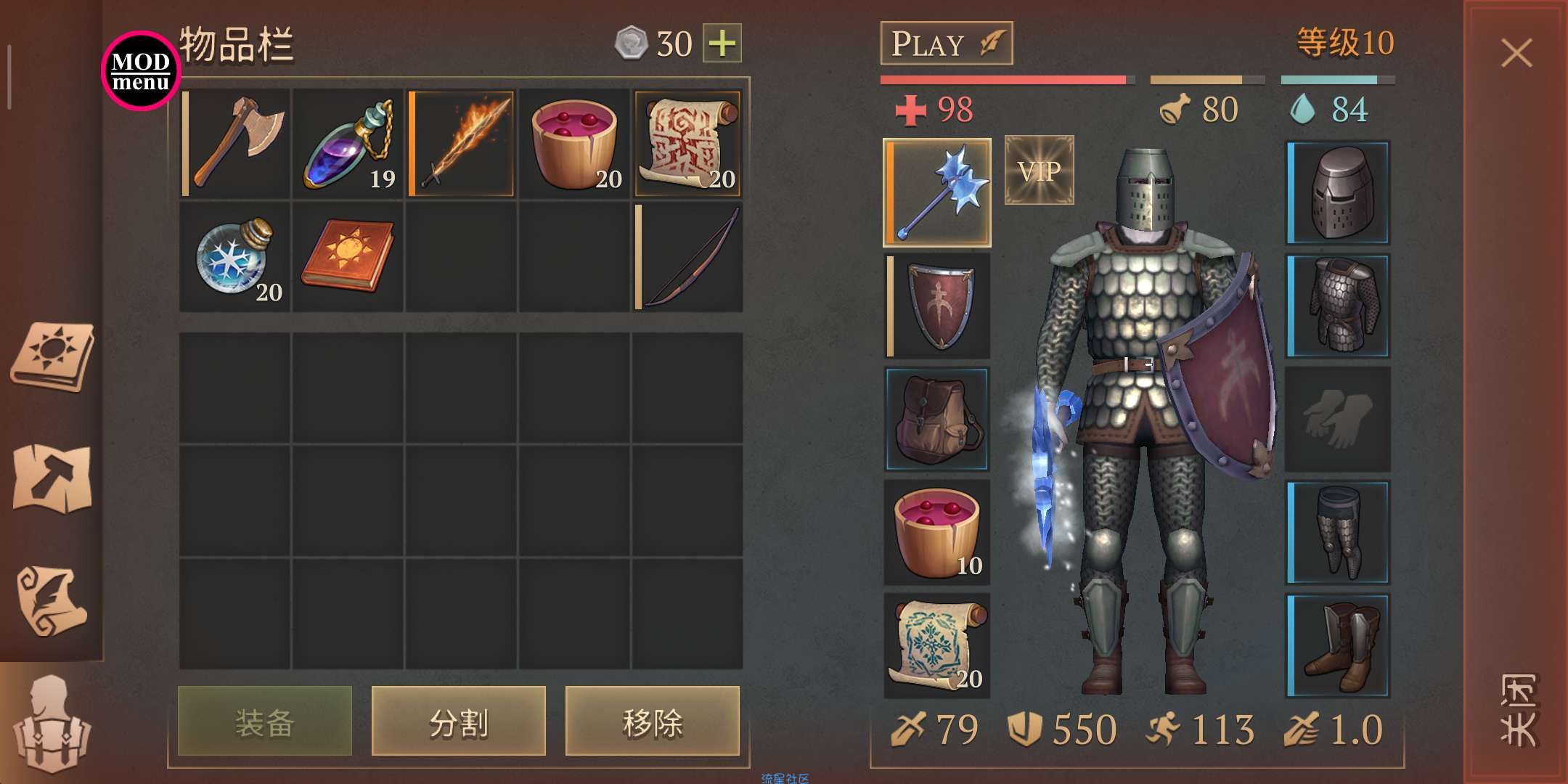Open the VIP badge
The height and width of the screenshot is (784, 1568).
(1039, 171)
